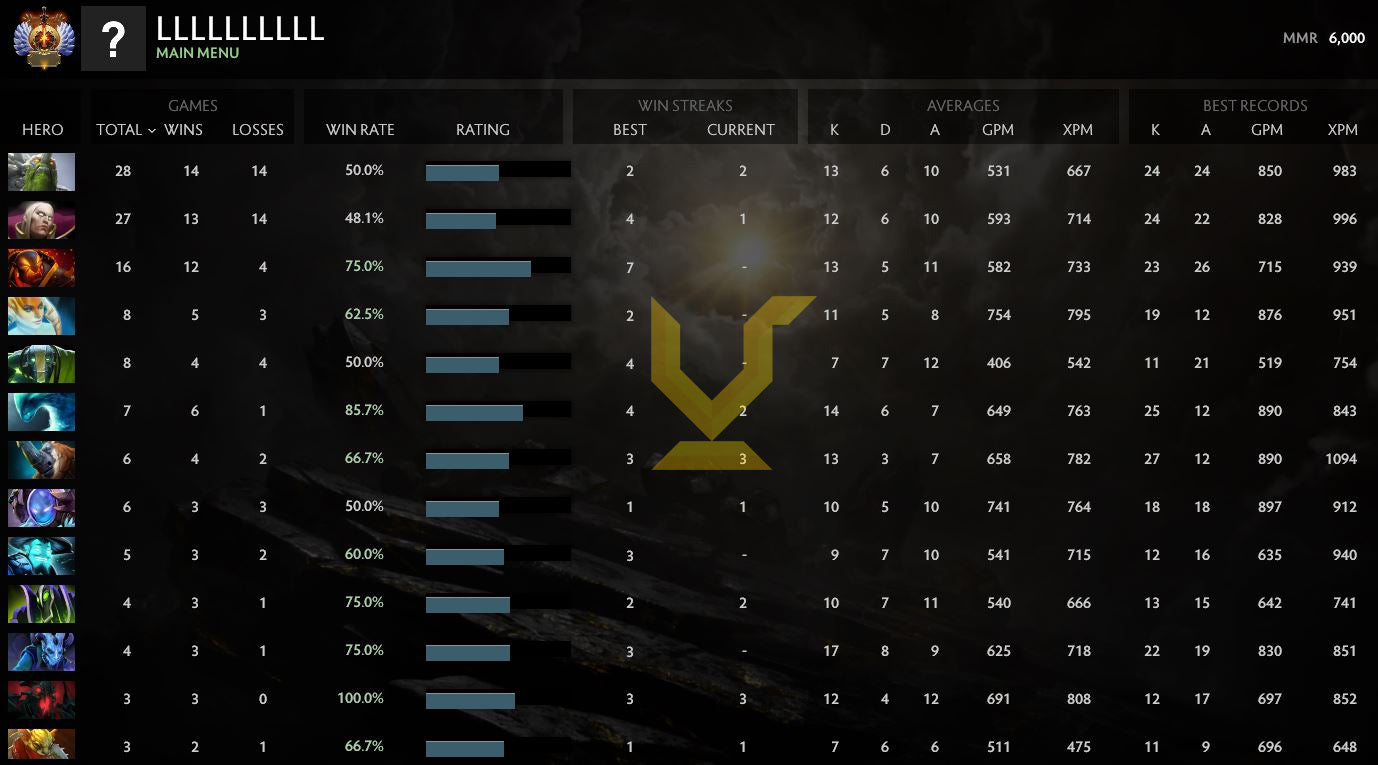Click the MAIN MENU navigation item
The image size is (1378, 765).
coord(196,53)
